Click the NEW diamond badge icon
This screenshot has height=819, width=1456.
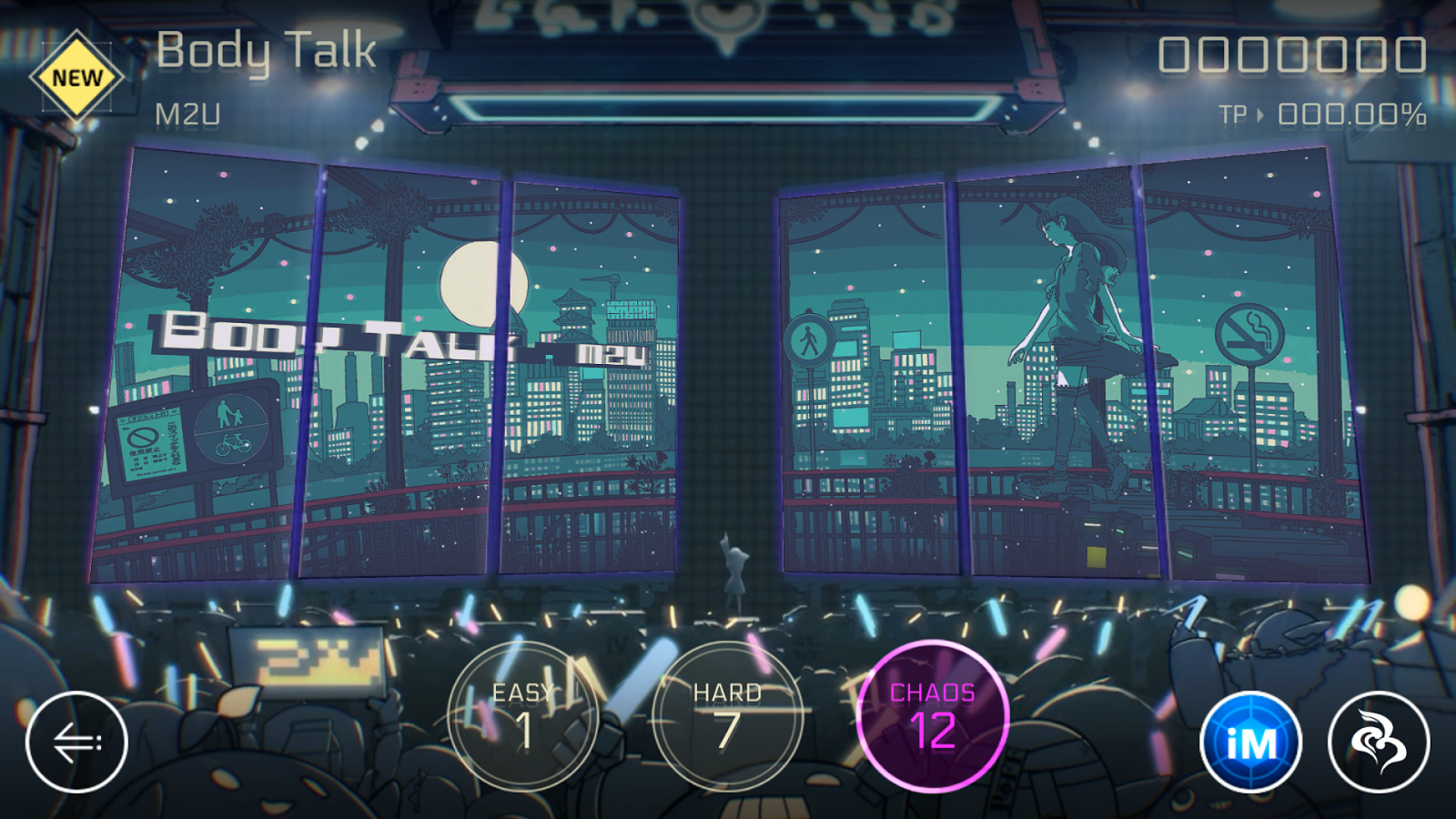77,77
